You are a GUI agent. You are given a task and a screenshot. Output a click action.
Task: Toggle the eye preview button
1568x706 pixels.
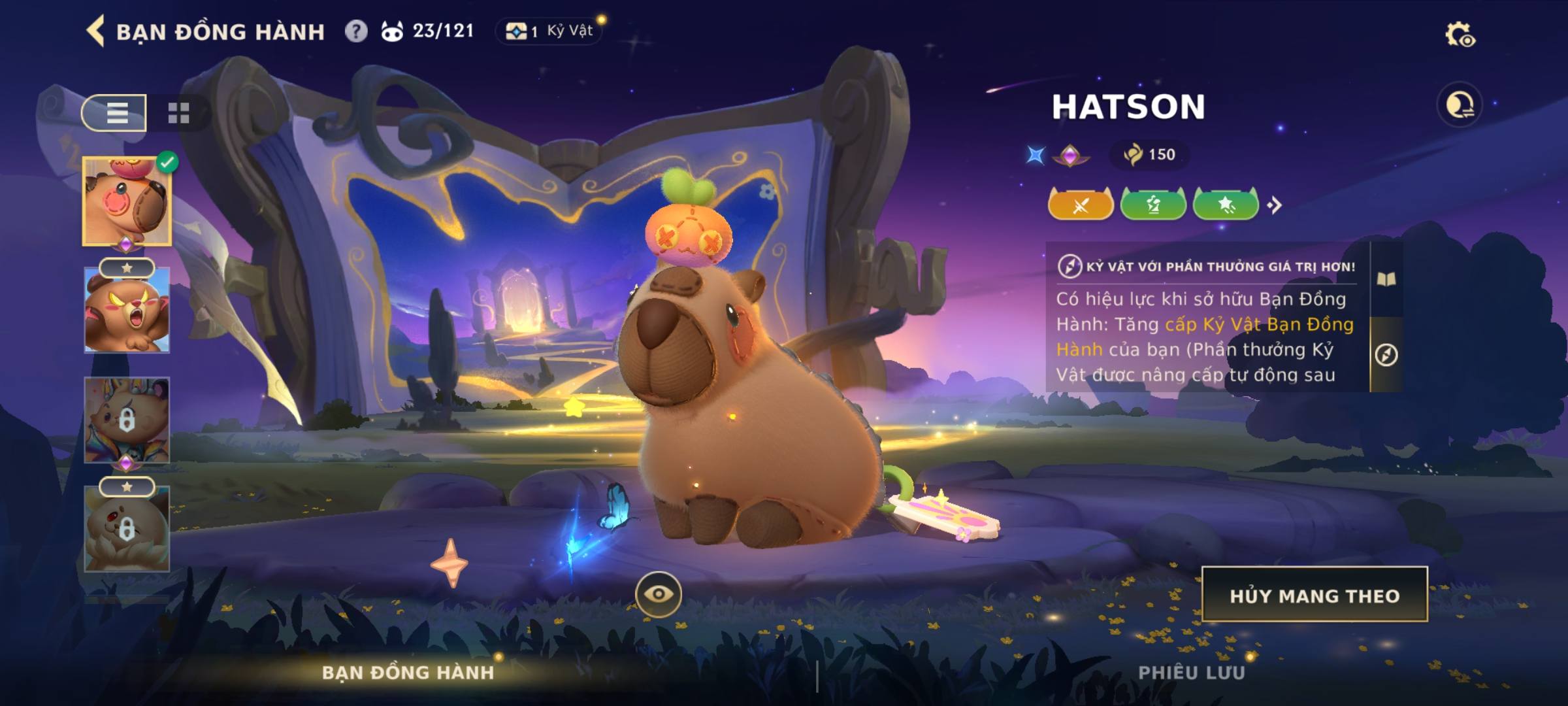658,594
